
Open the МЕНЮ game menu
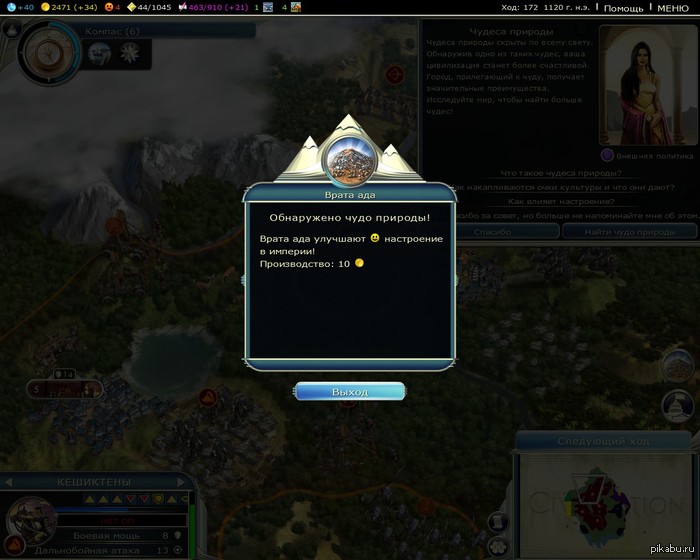(x=672, y=8)
